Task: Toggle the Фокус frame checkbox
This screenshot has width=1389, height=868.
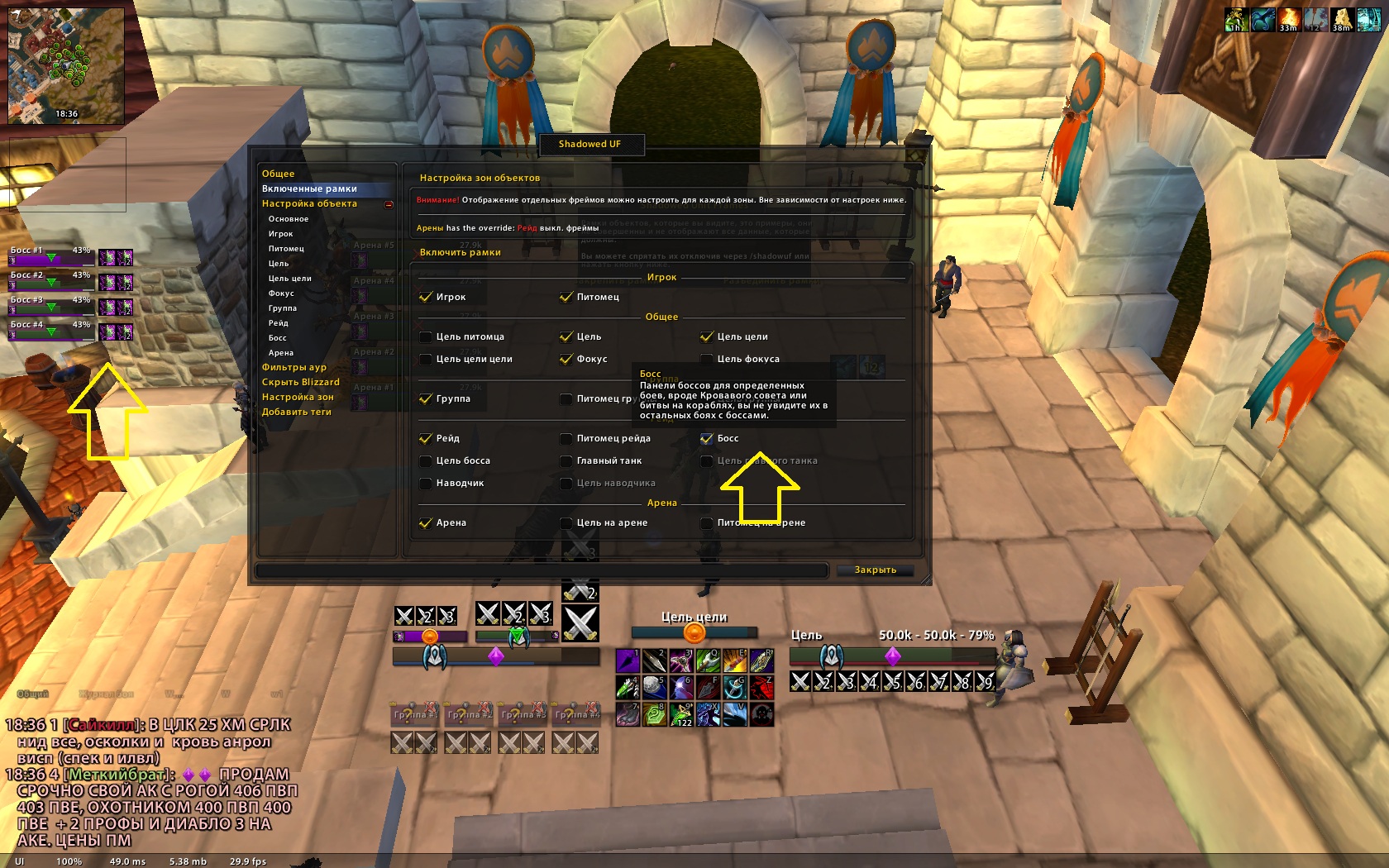Action: 566,360
